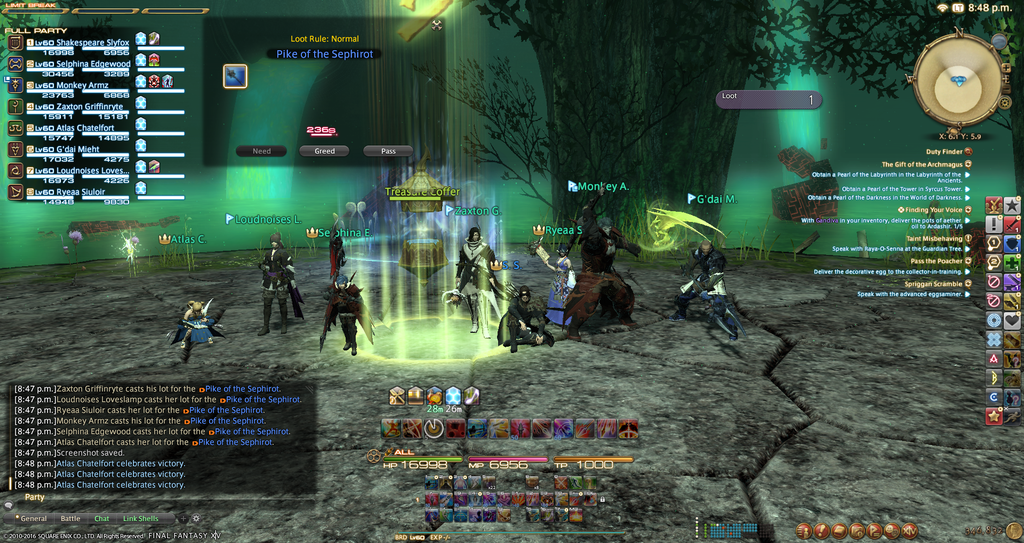
Task: Select Shakespeare Slyfox in the party list
Action: tap(78, 42)
